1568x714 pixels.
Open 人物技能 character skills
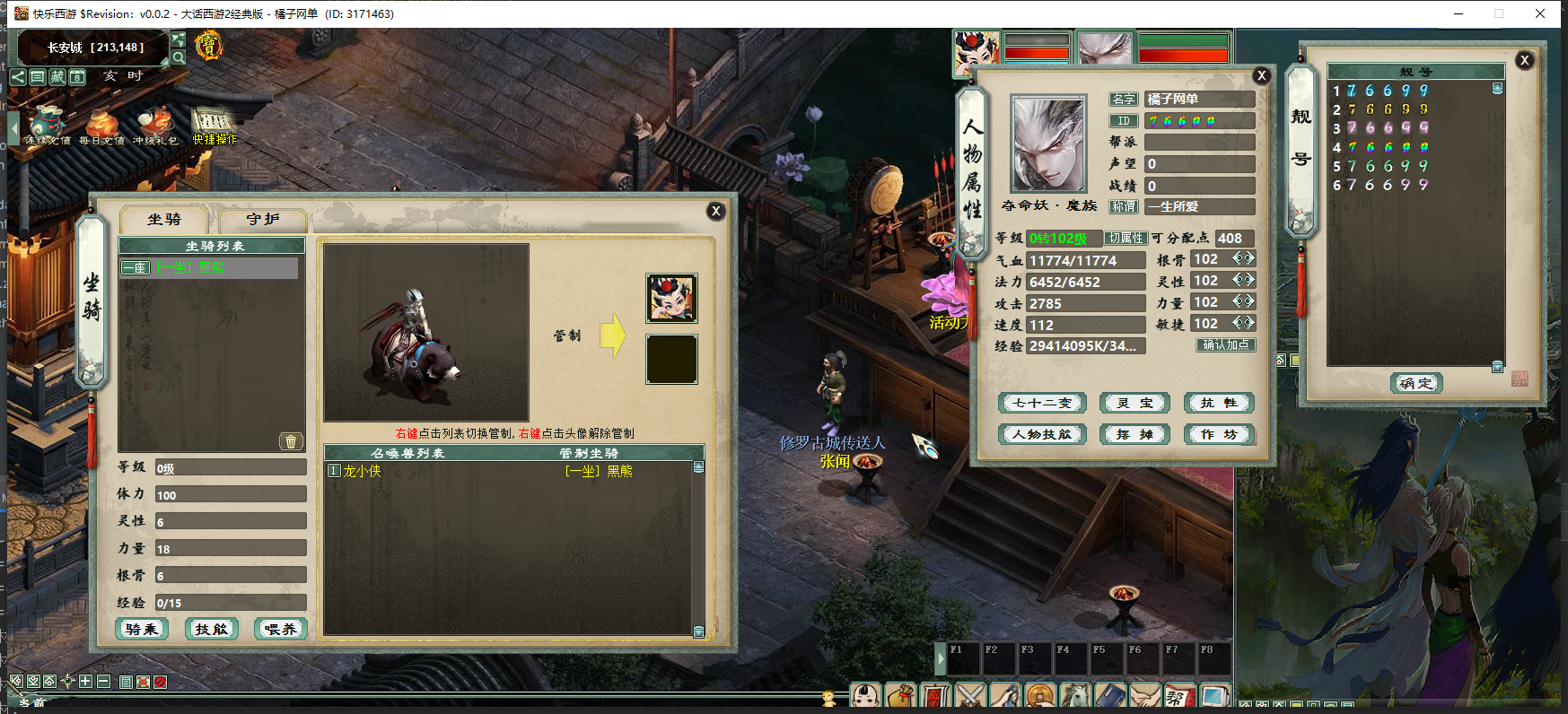coord(1042,435)
